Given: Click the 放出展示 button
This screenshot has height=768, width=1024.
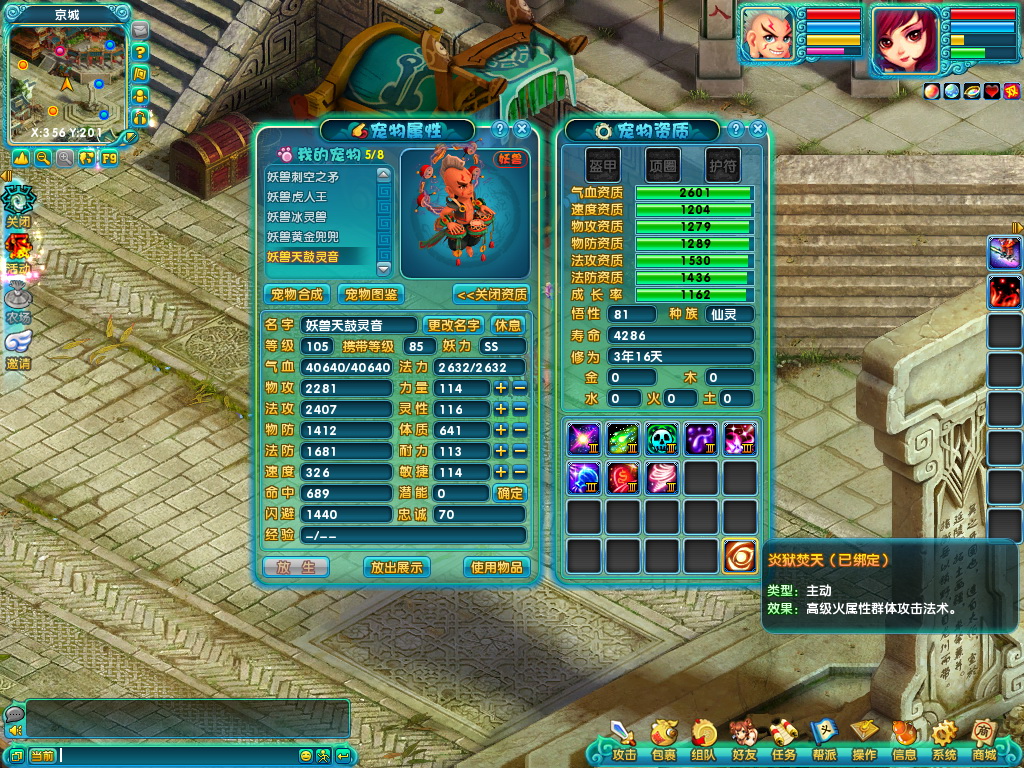Looking at the screenshot, I should click(396, 567).
